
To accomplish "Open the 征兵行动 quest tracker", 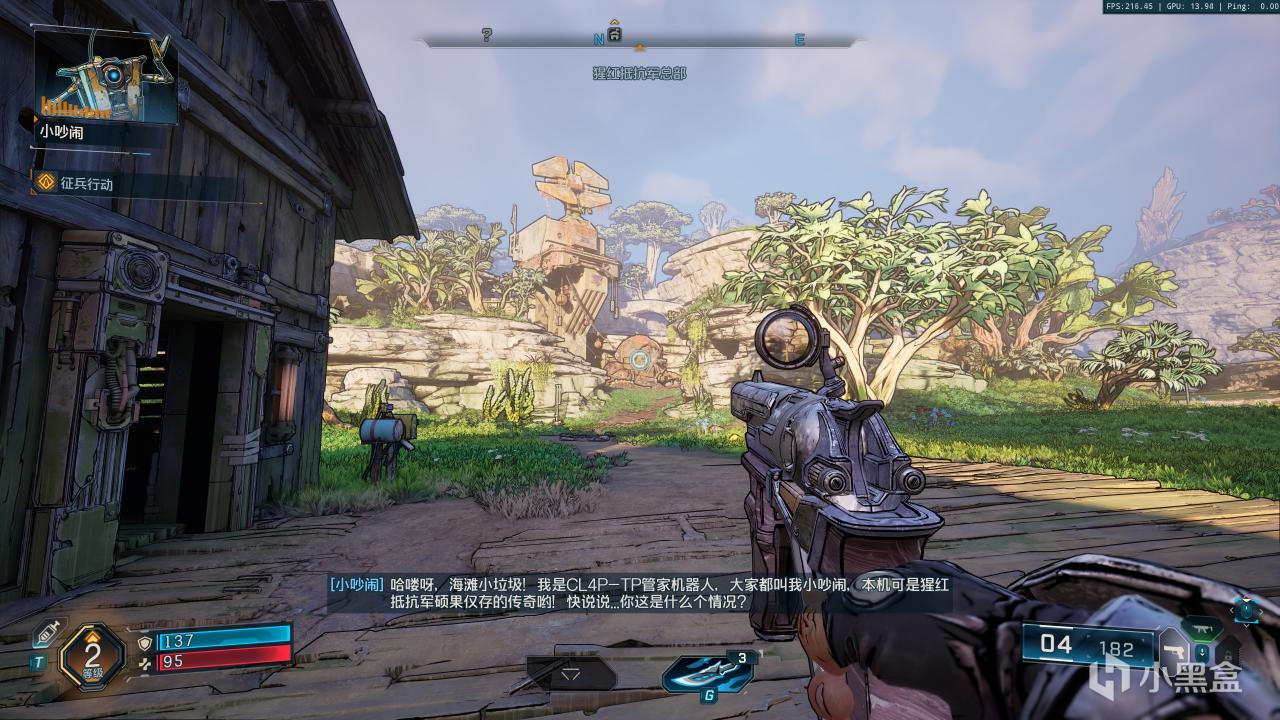I will click(x=76, y=184).
